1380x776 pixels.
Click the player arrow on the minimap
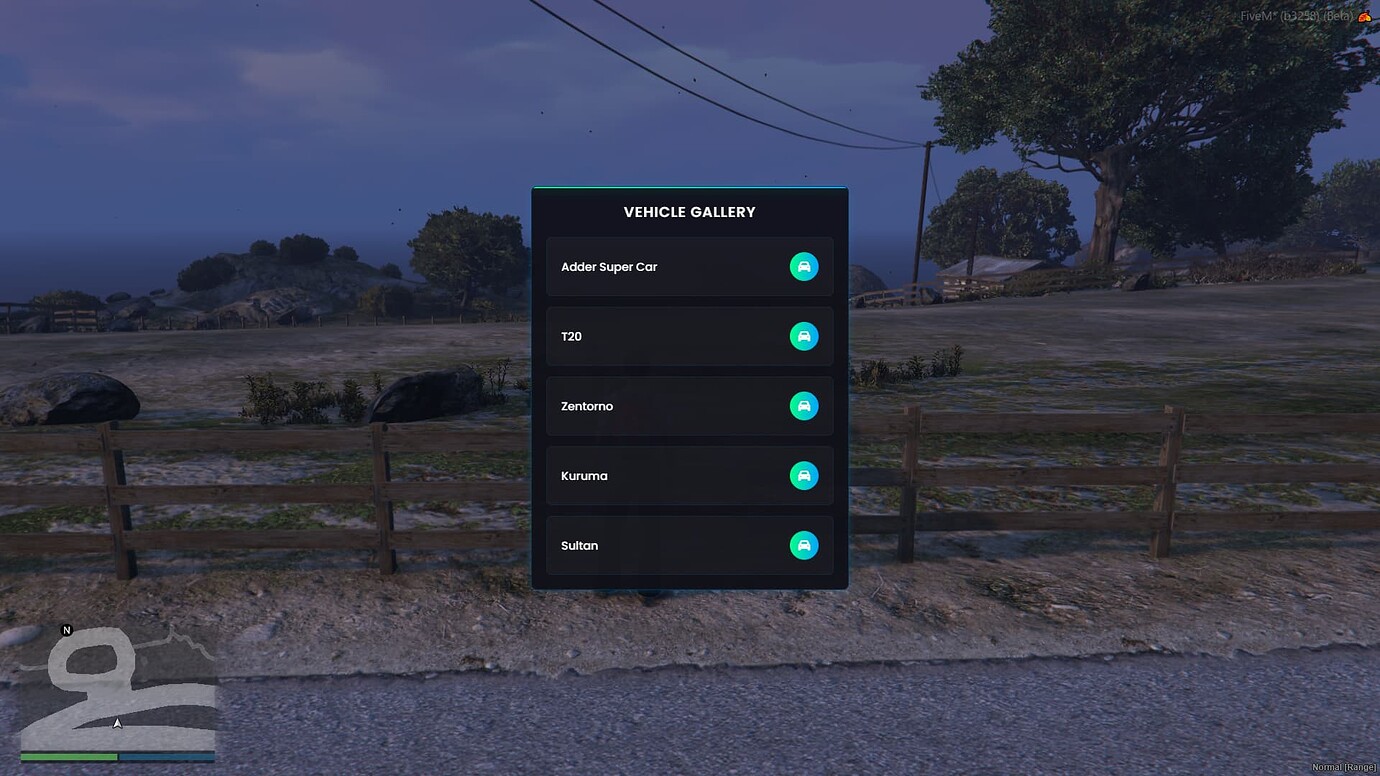[x=117, y=722]
